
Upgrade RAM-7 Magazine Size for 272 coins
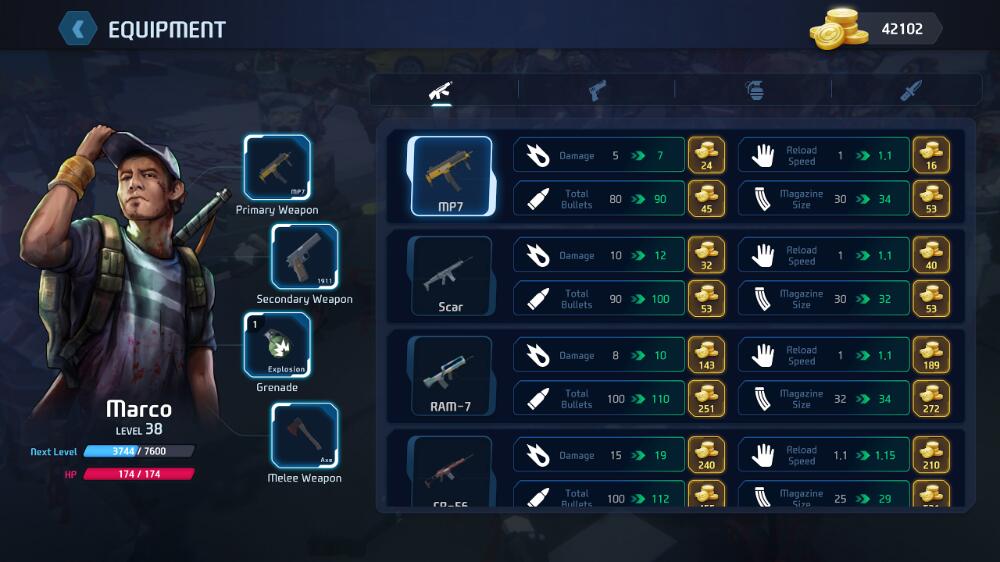coord(932,398)
